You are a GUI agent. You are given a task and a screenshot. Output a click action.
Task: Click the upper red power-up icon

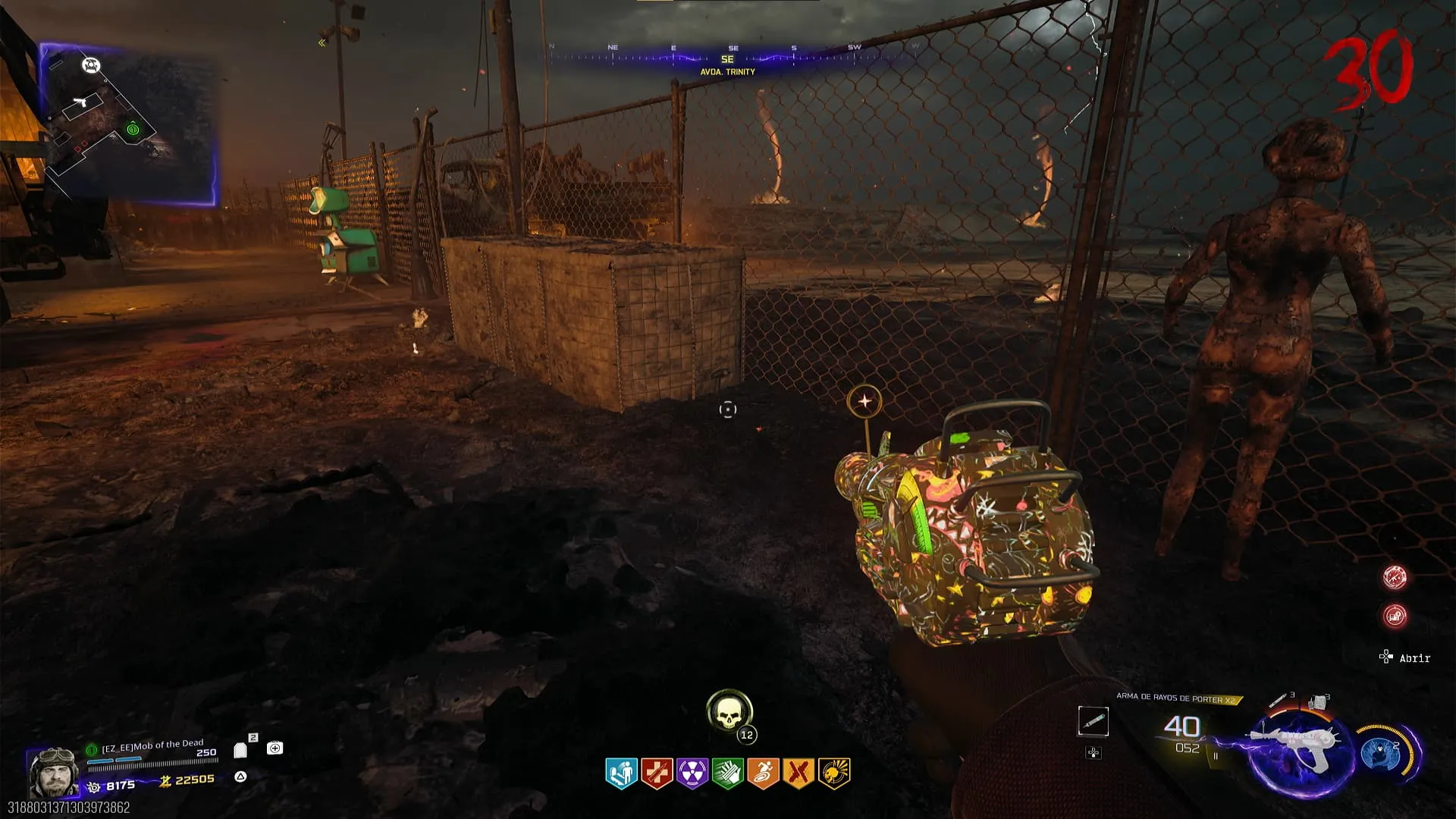[1395, 578]
